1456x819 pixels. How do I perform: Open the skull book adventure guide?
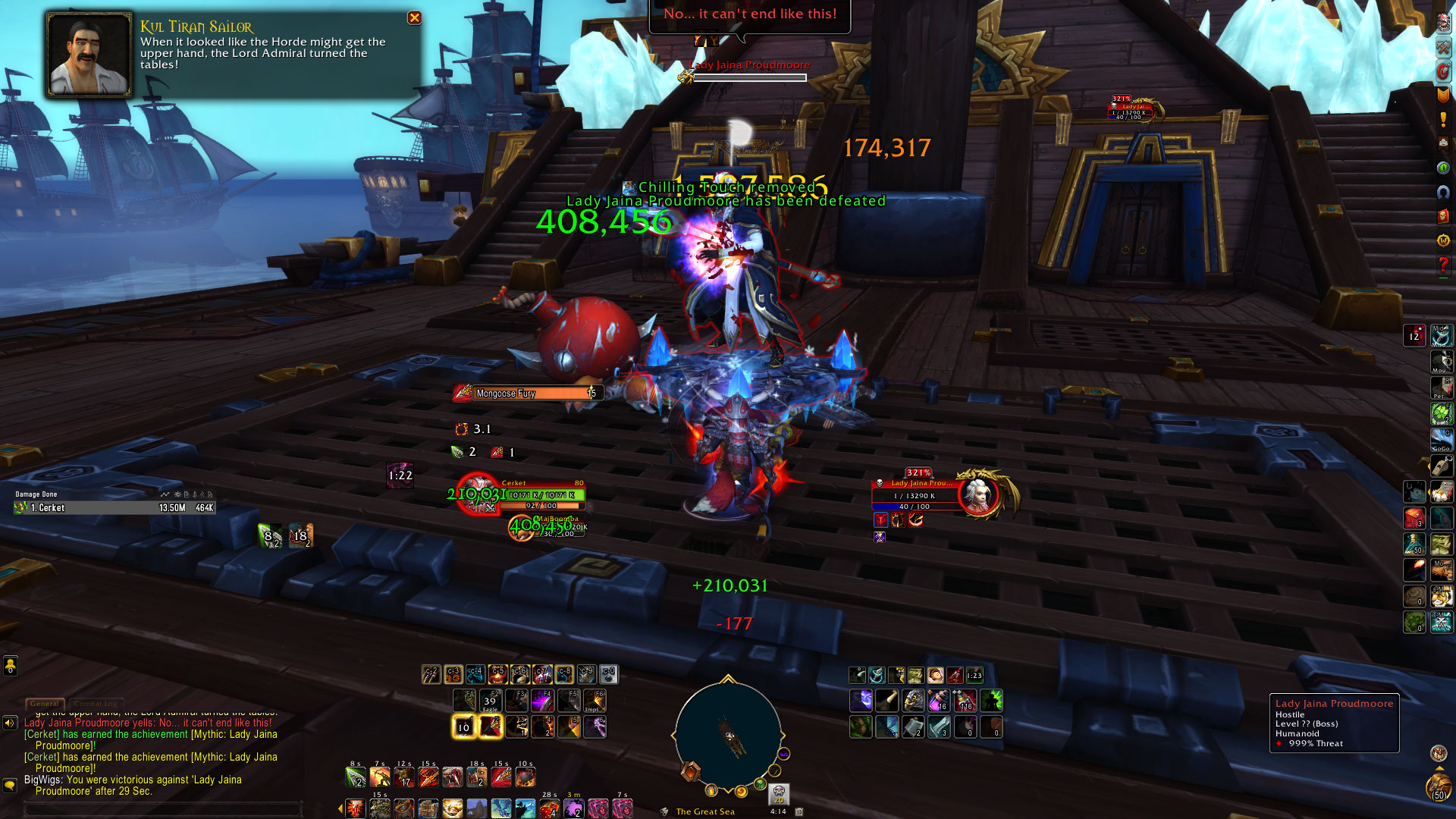[1443, 216]
